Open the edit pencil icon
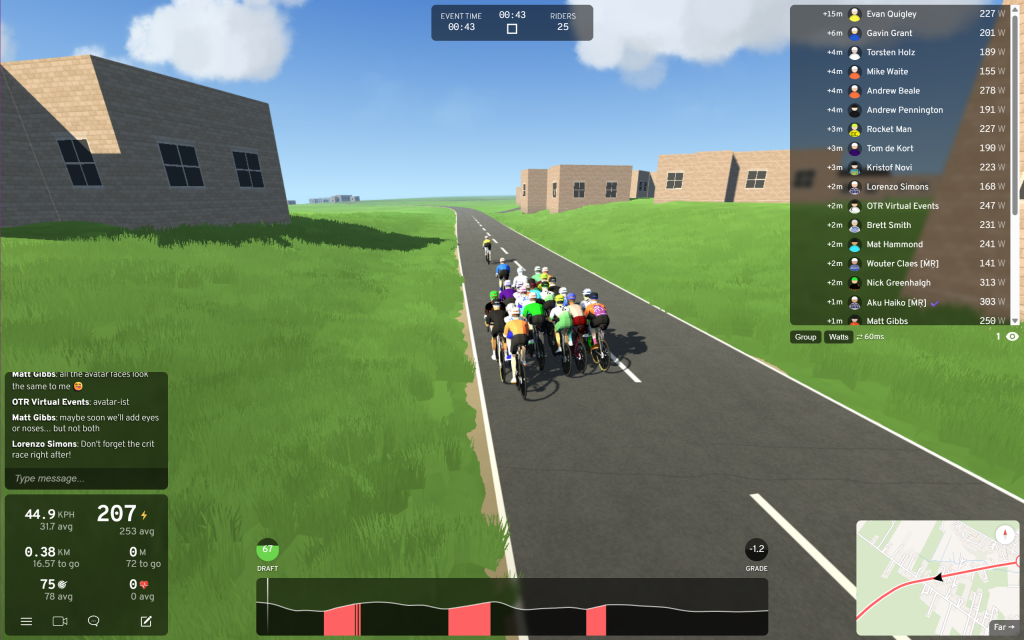This screenshot has height=640, width=1024. (x=146, y=621)
